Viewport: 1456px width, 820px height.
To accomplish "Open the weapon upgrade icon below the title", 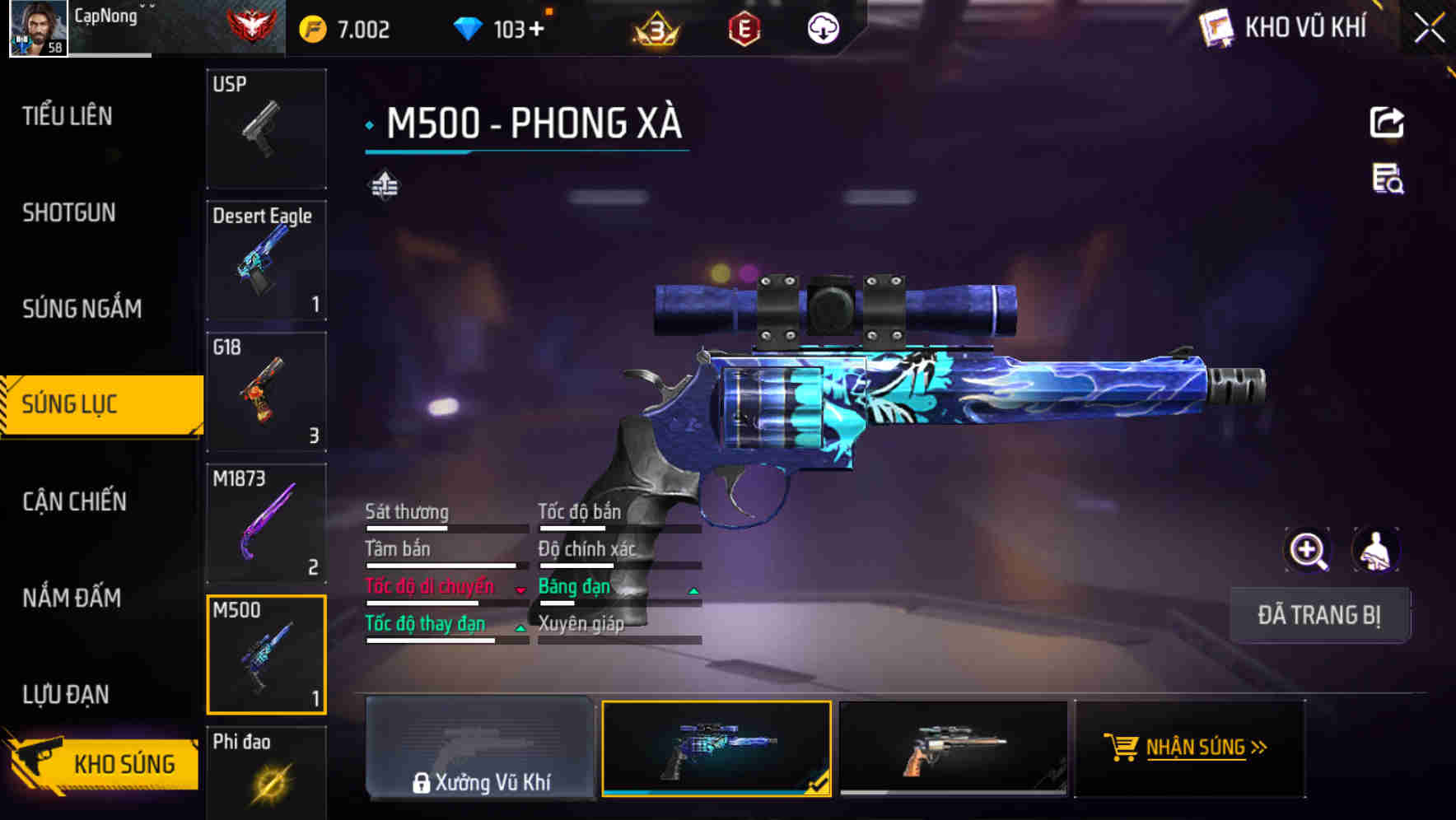I will point(384,186).
